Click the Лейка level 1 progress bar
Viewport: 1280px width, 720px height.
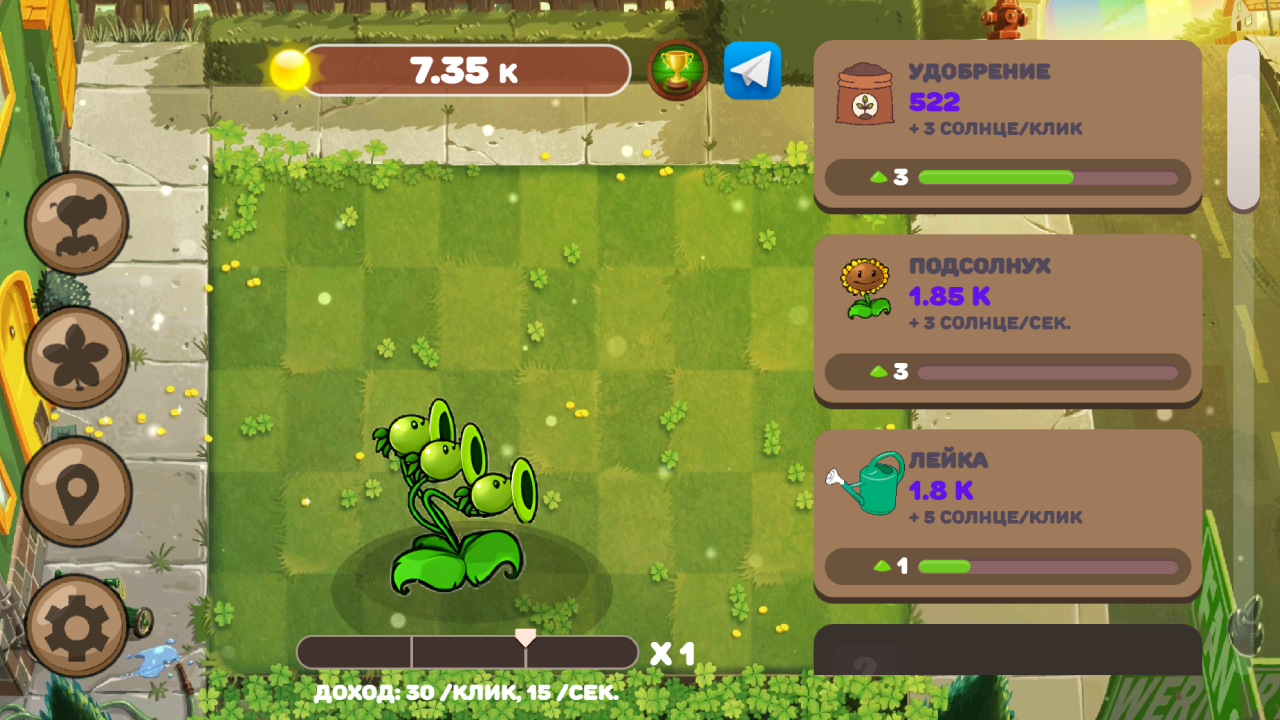[1005, 567]
